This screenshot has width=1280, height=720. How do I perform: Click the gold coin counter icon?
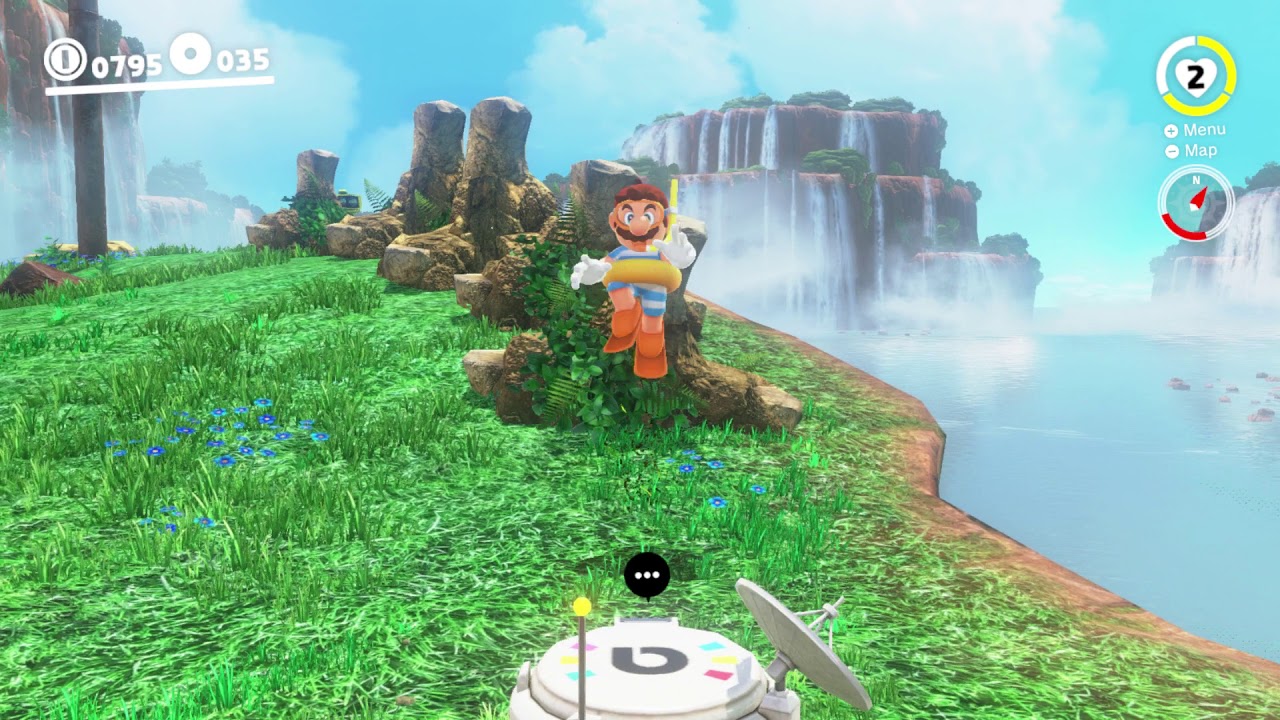64,62
